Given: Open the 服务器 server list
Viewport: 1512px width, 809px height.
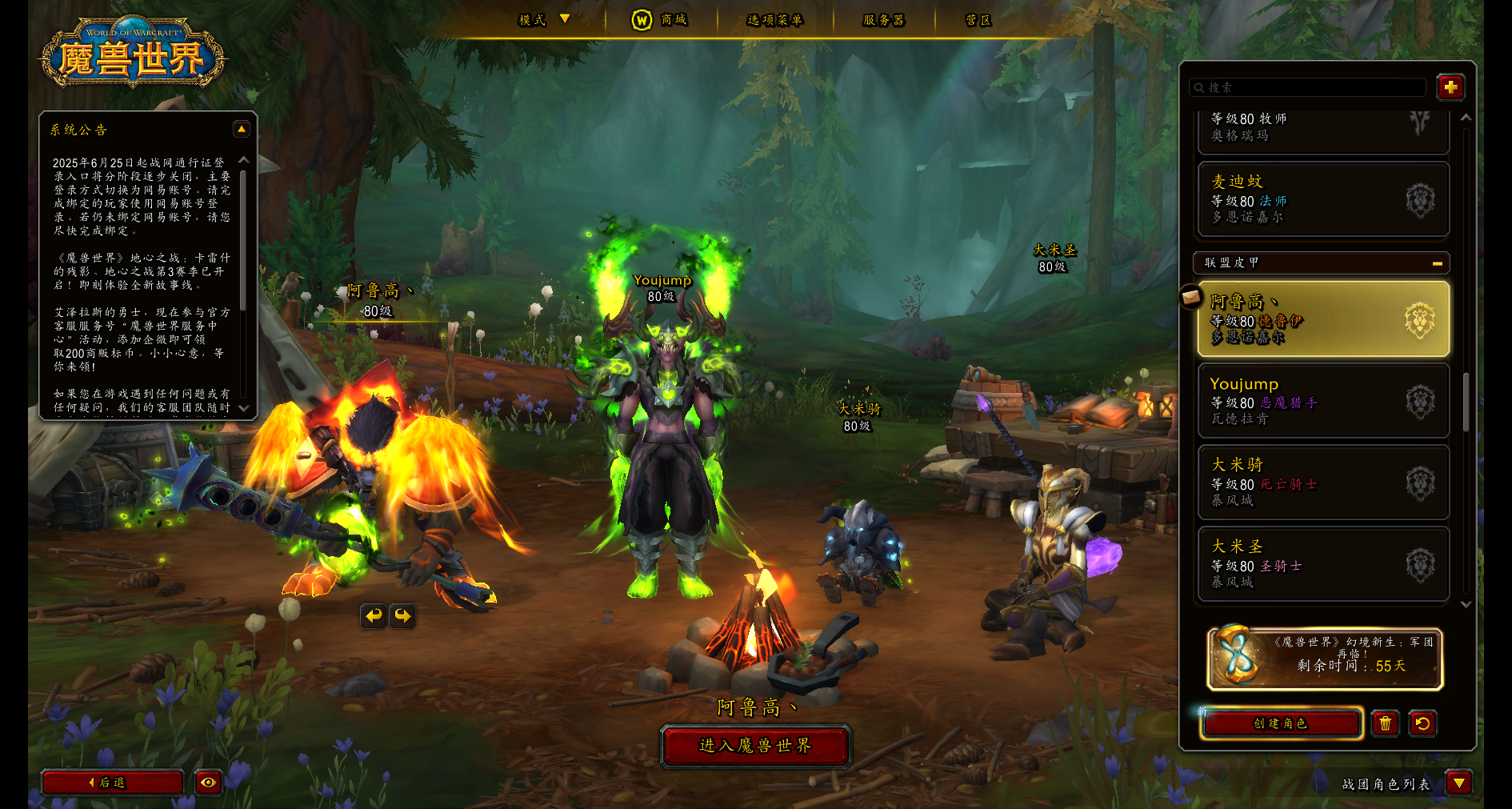Looking at the screenshot, I should (883, 20).
